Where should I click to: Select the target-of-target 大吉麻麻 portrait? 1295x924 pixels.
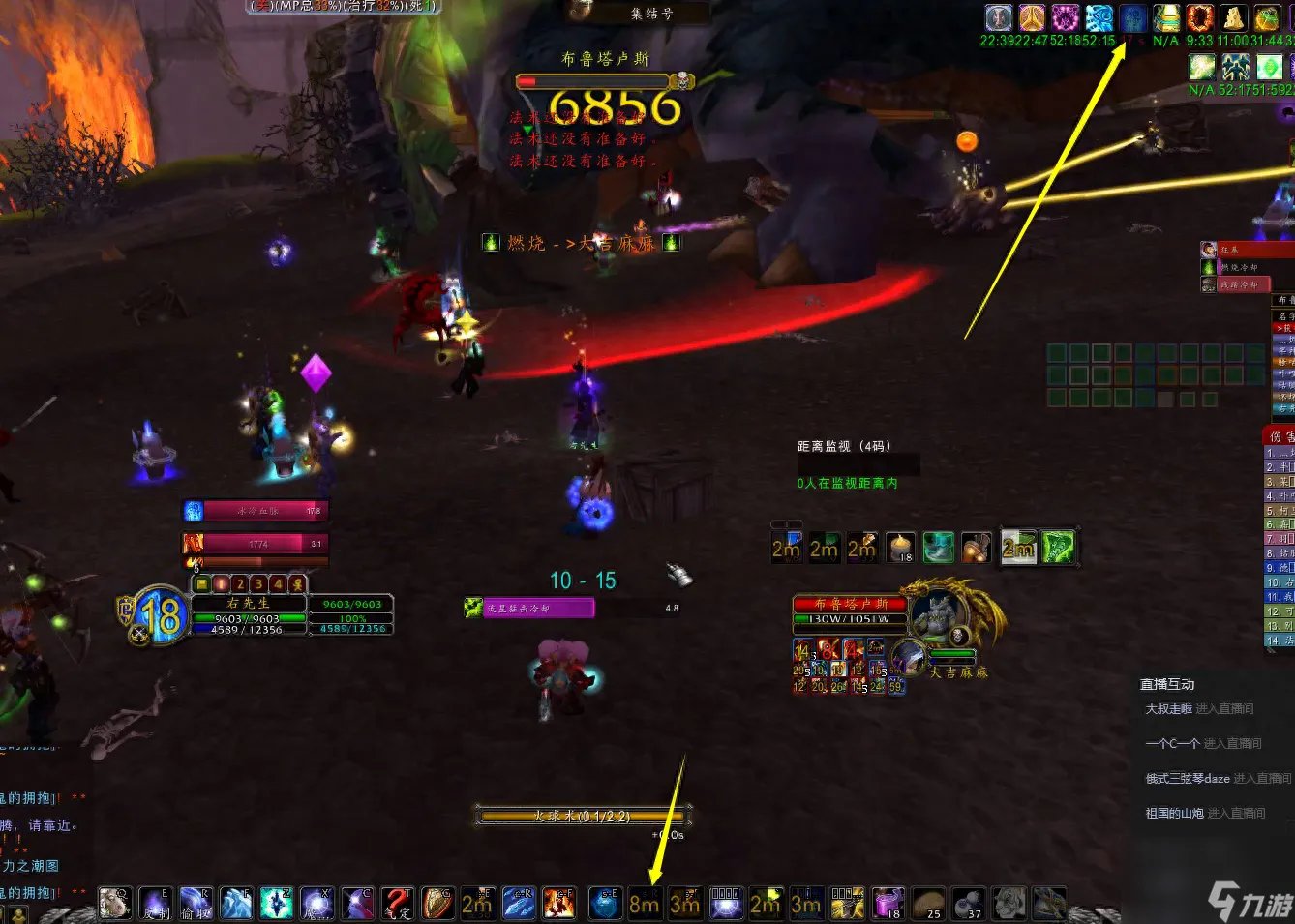[x=909, y=658]
